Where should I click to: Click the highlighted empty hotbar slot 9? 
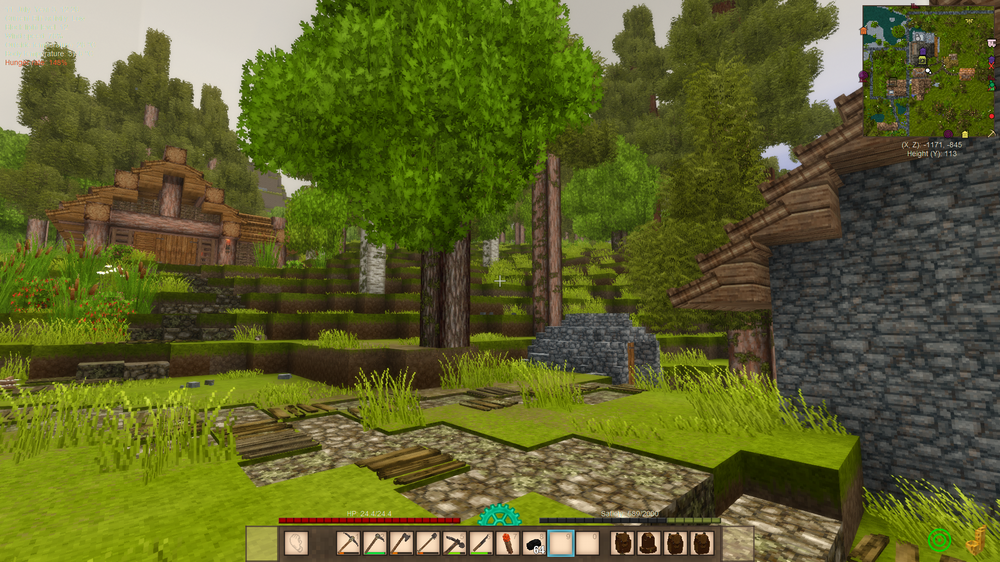click(560, 543)
